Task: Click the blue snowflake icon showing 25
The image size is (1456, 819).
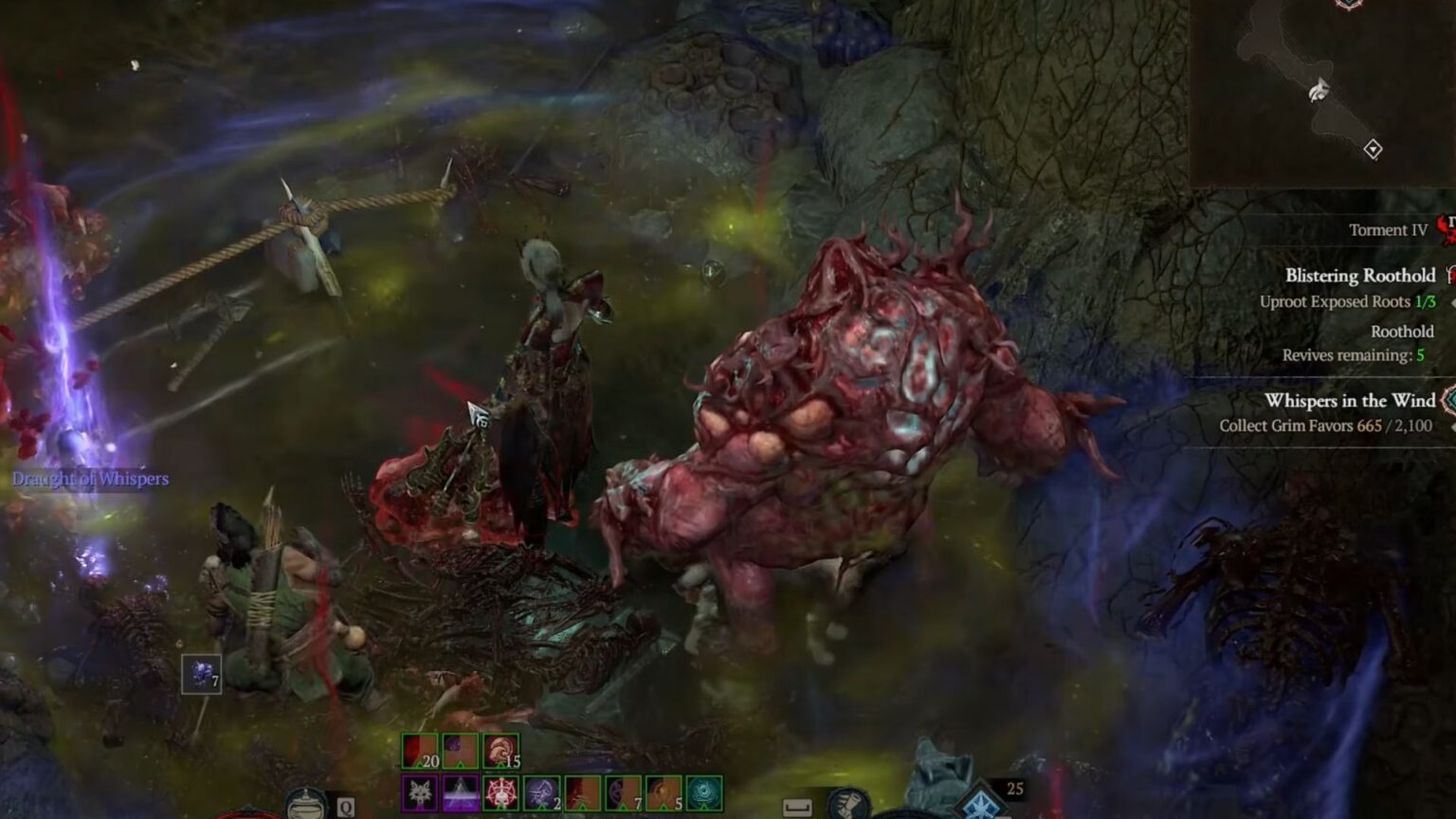Action: click(981, 806)
